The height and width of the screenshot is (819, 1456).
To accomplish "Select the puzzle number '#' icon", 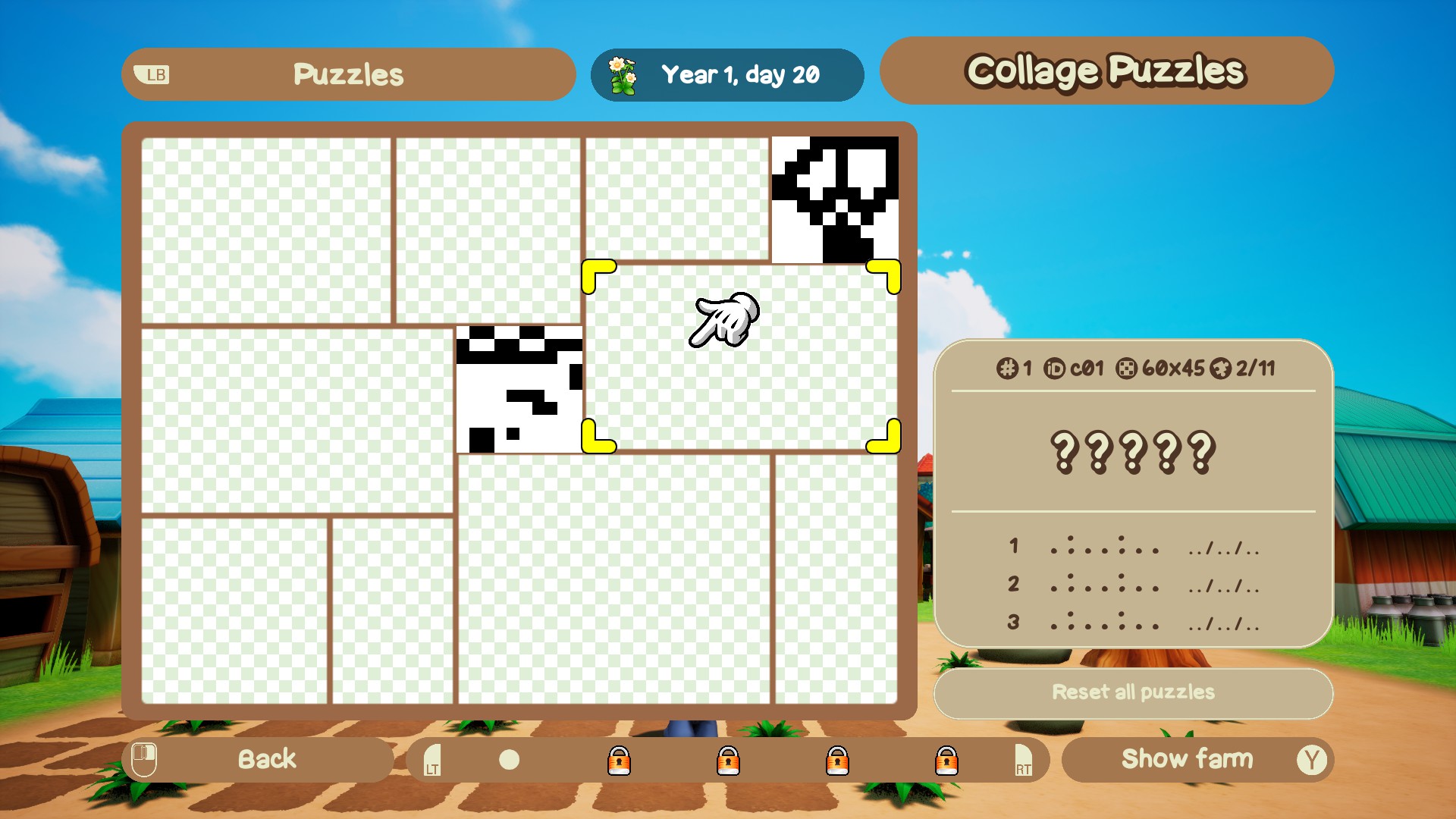I will (x=1006, y=370).
